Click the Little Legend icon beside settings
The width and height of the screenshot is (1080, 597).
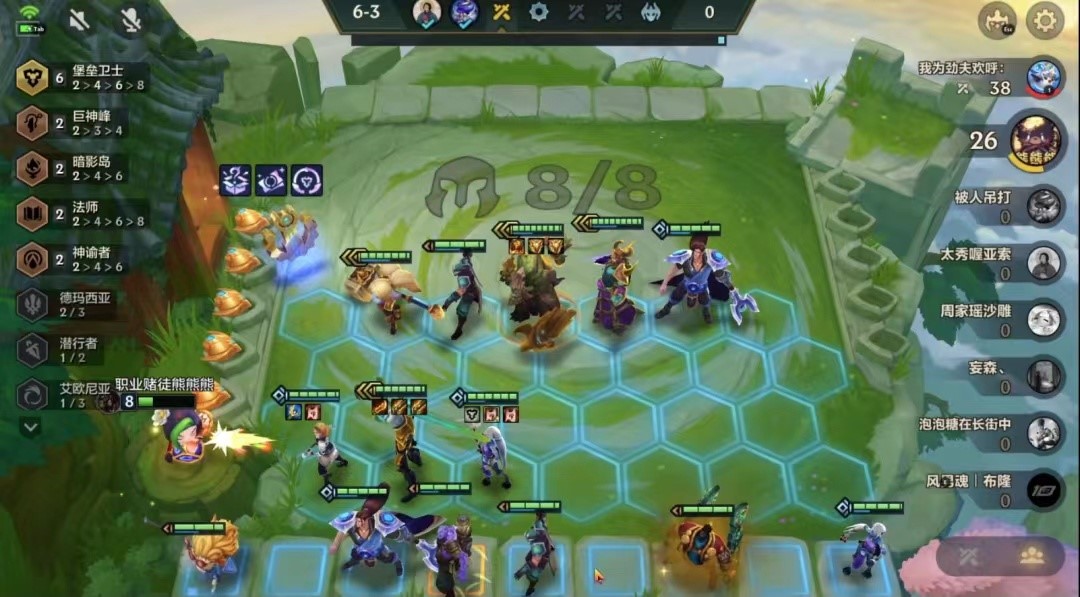pyautogui.click(x=997, y=20)
